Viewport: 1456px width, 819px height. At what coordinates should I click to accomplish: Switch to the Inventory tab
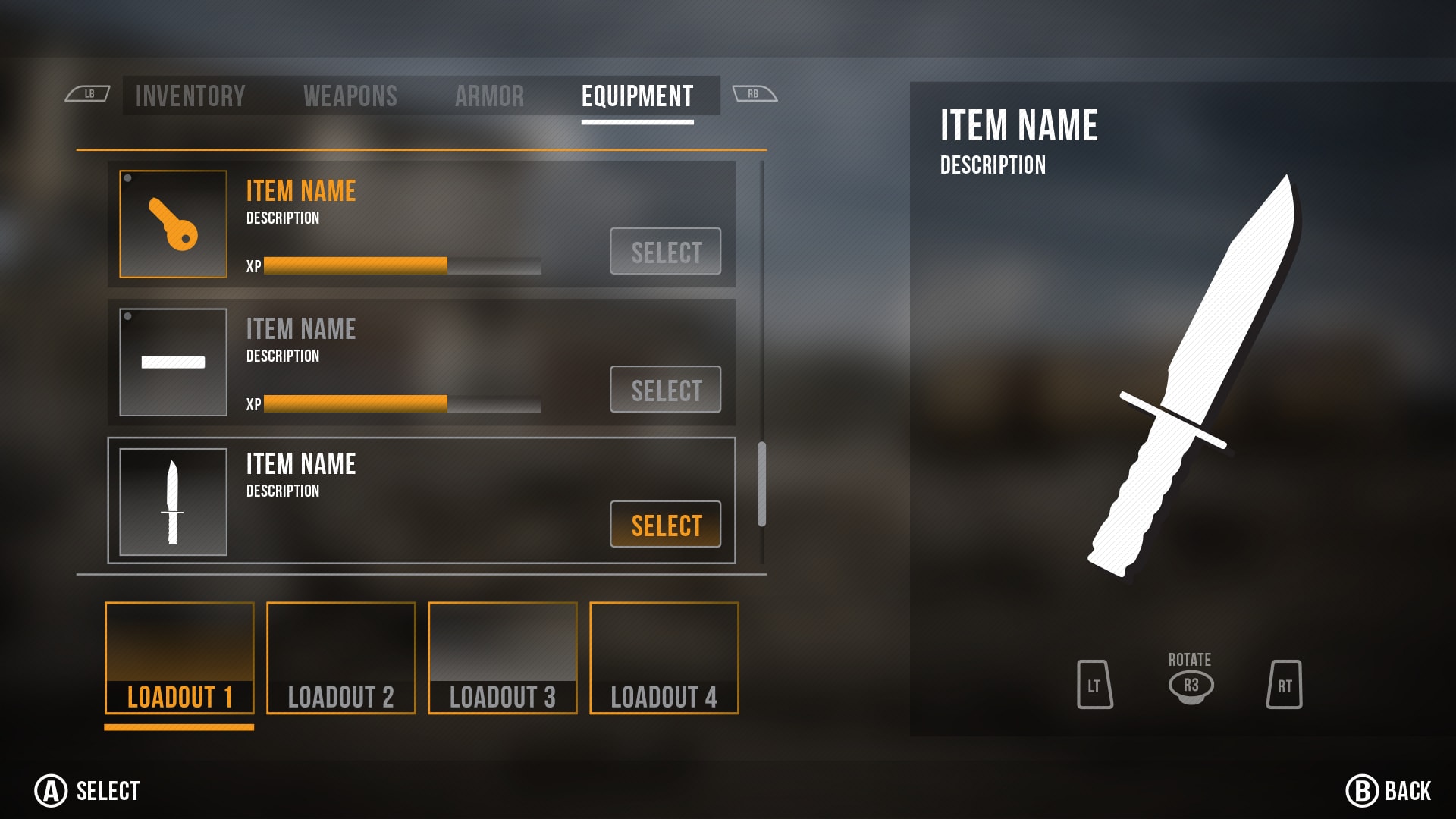190,96
